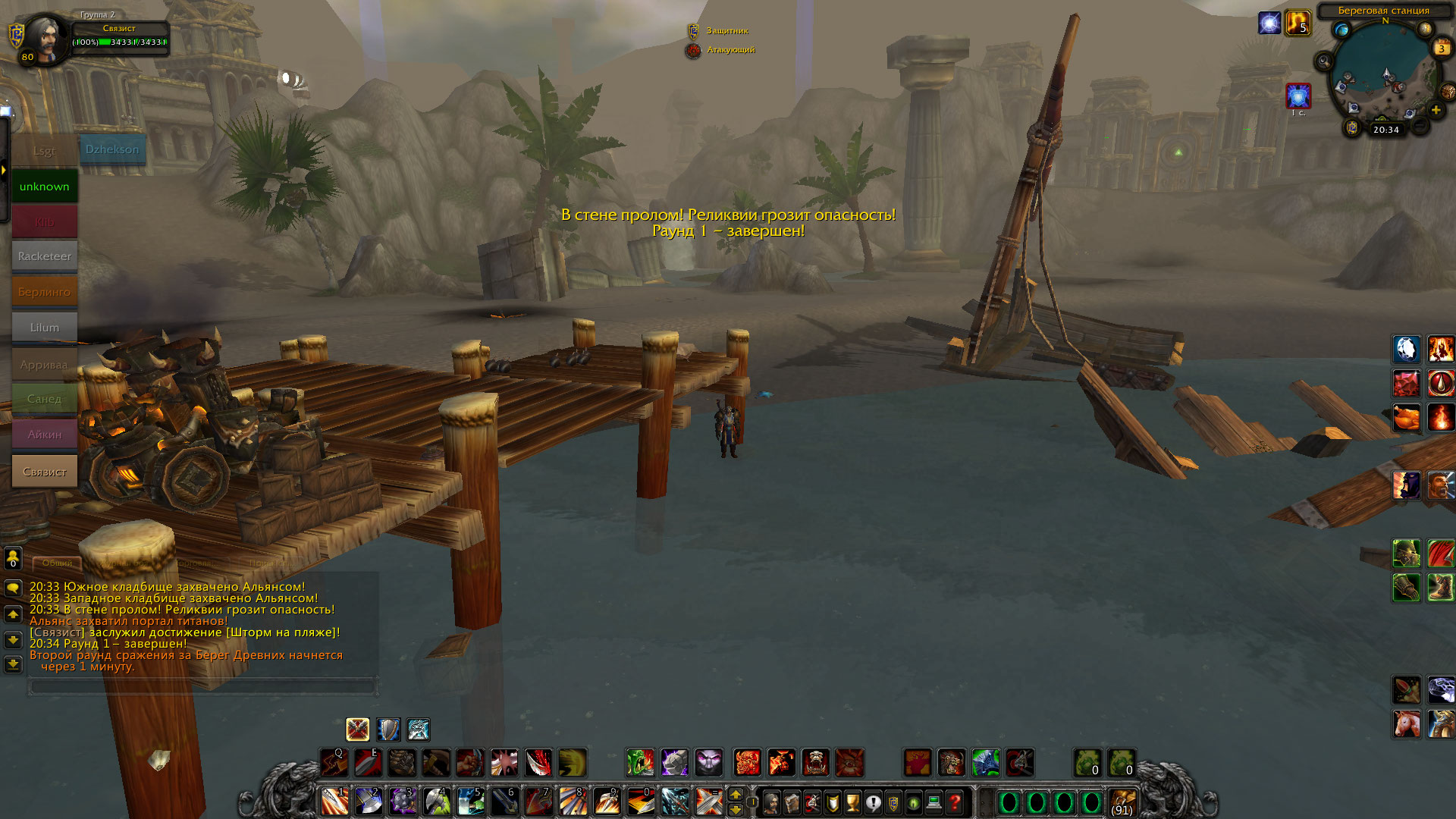
Task: Click raid frame of Берлинго
Action: 44,292
